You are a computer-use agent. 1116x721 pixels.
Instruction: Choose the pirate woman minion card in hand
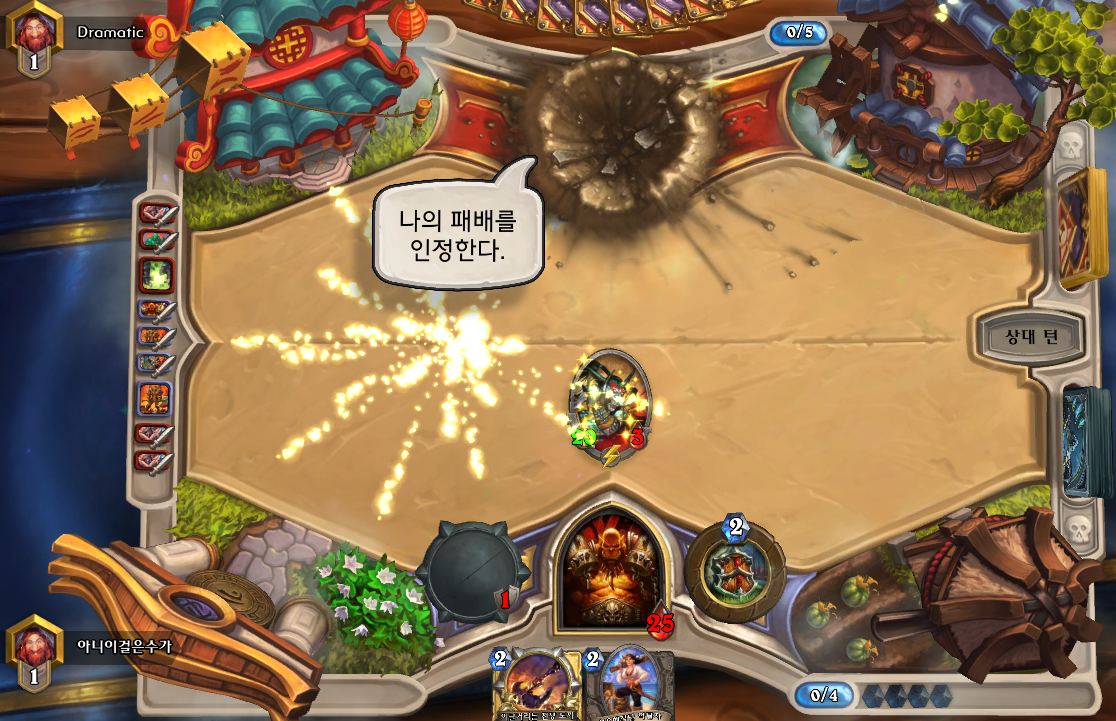pos(628,687)
